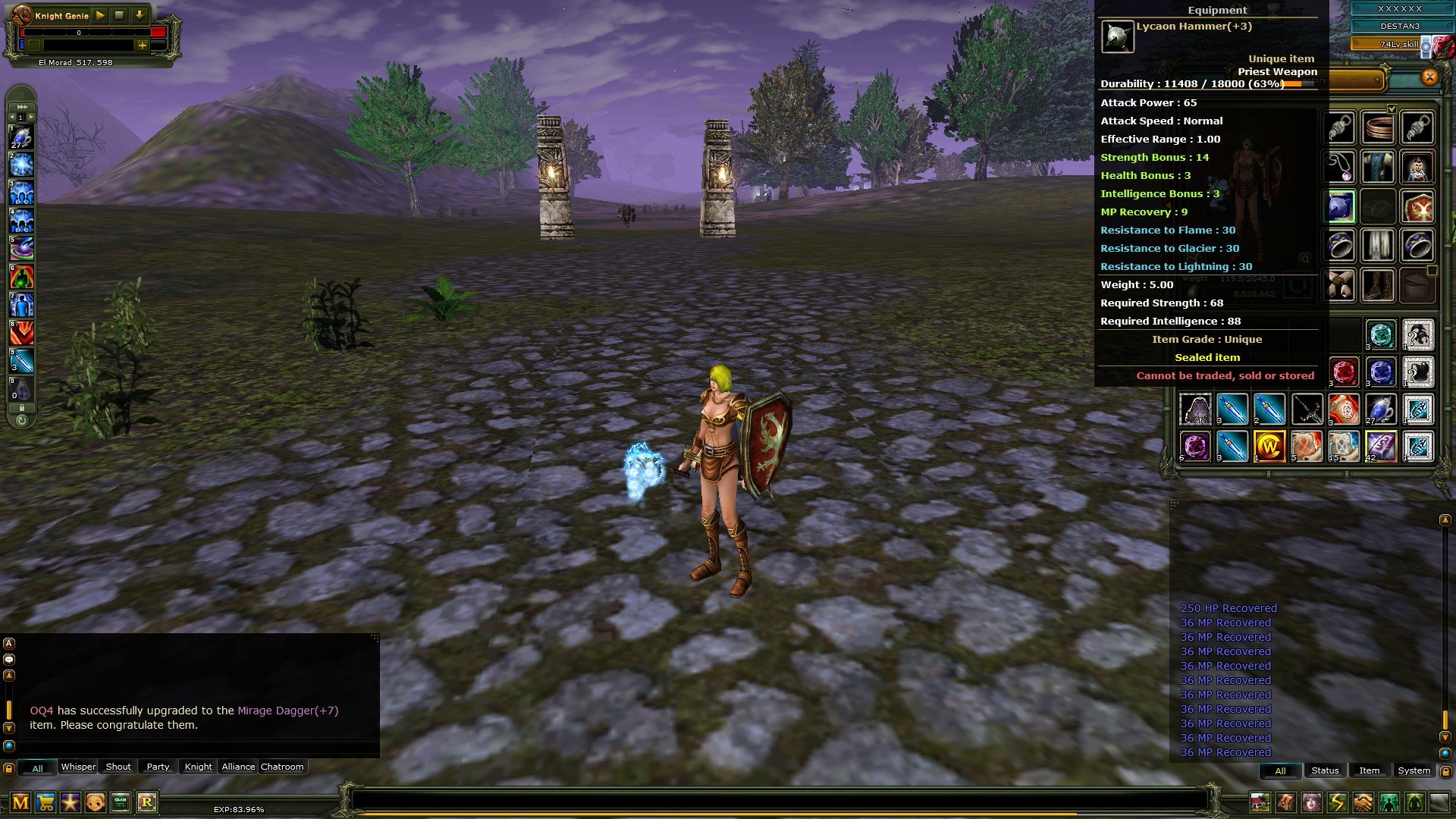Click the yellow down arrow on Knight Genie
Screen dimensions: 1456x819
coord(138,14)
